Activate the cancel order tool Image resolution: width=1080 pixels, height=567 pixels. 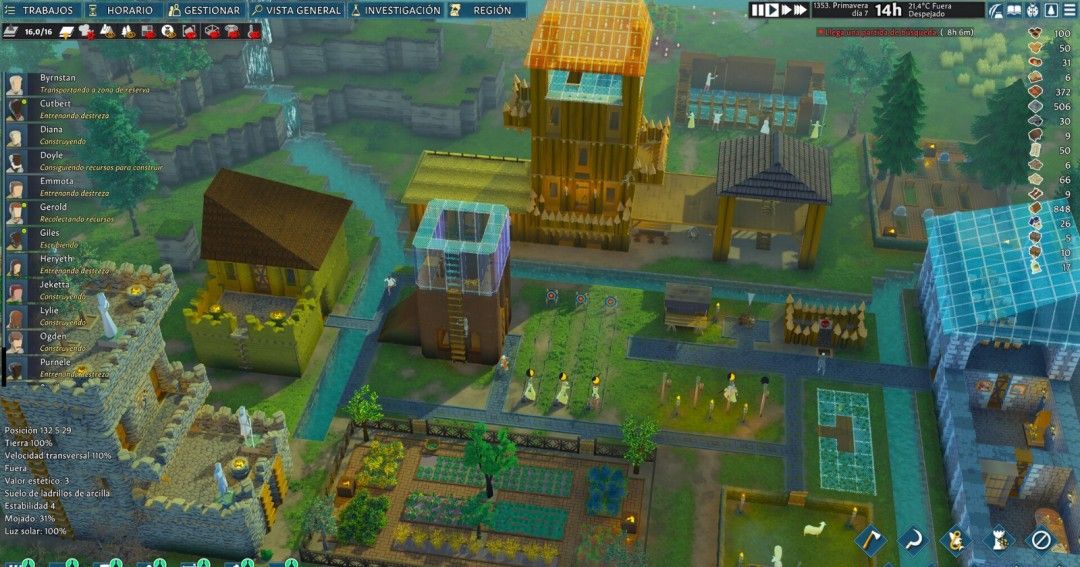(1042, 540)
